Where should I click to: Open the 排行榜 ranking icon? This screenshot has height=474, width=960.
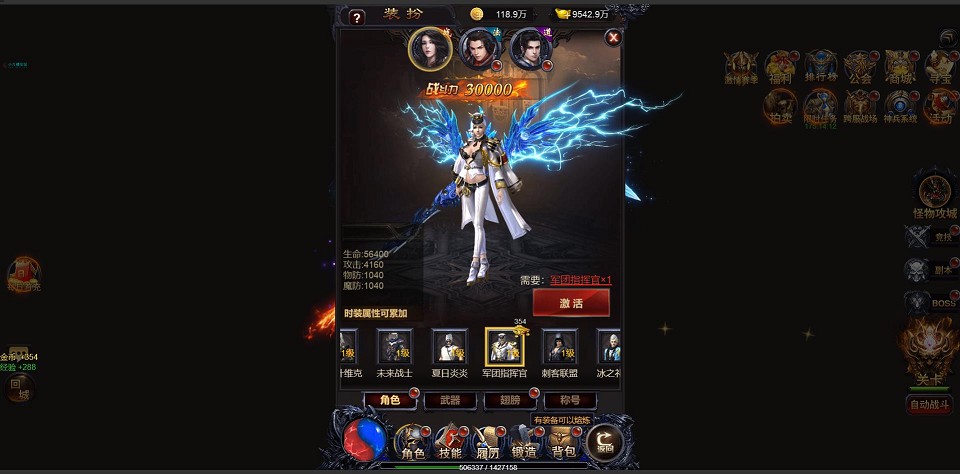pyautogui.click(x=820, y=66)
